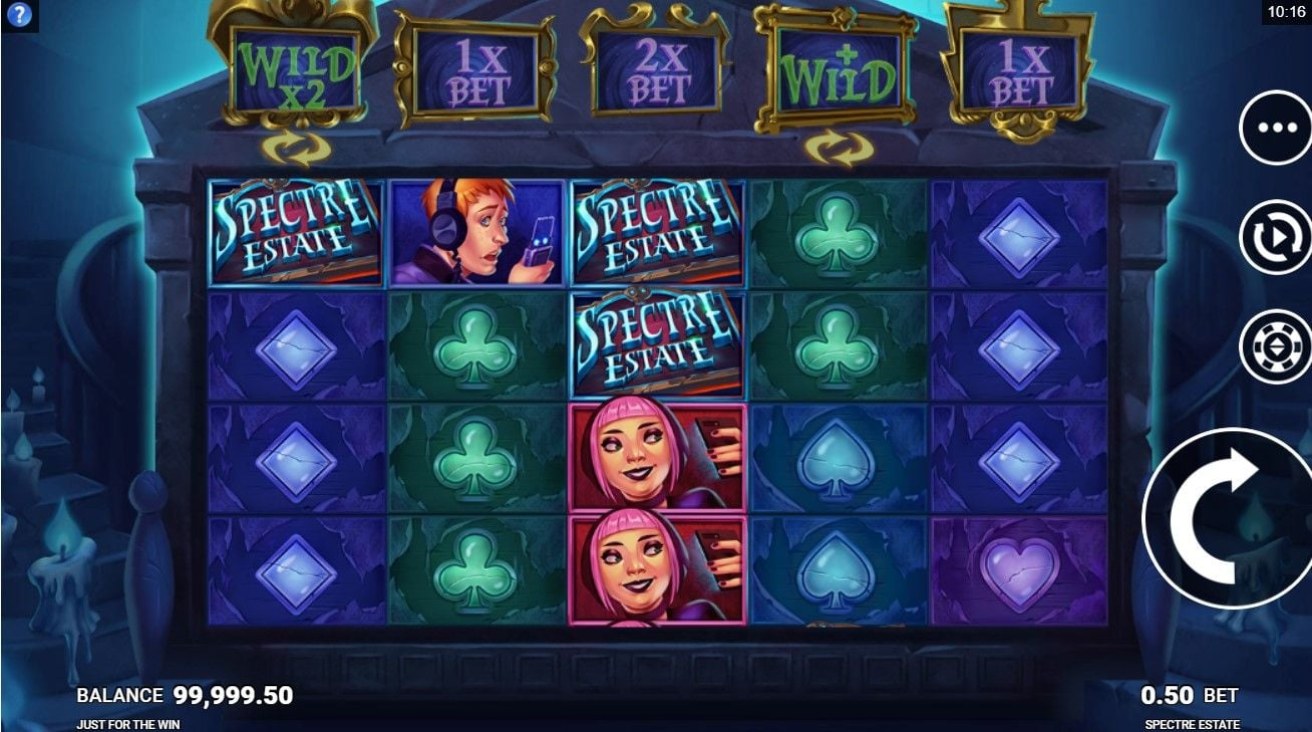Open the question mark help icon
1312x732 pixels.
click(x=19, y=14)
